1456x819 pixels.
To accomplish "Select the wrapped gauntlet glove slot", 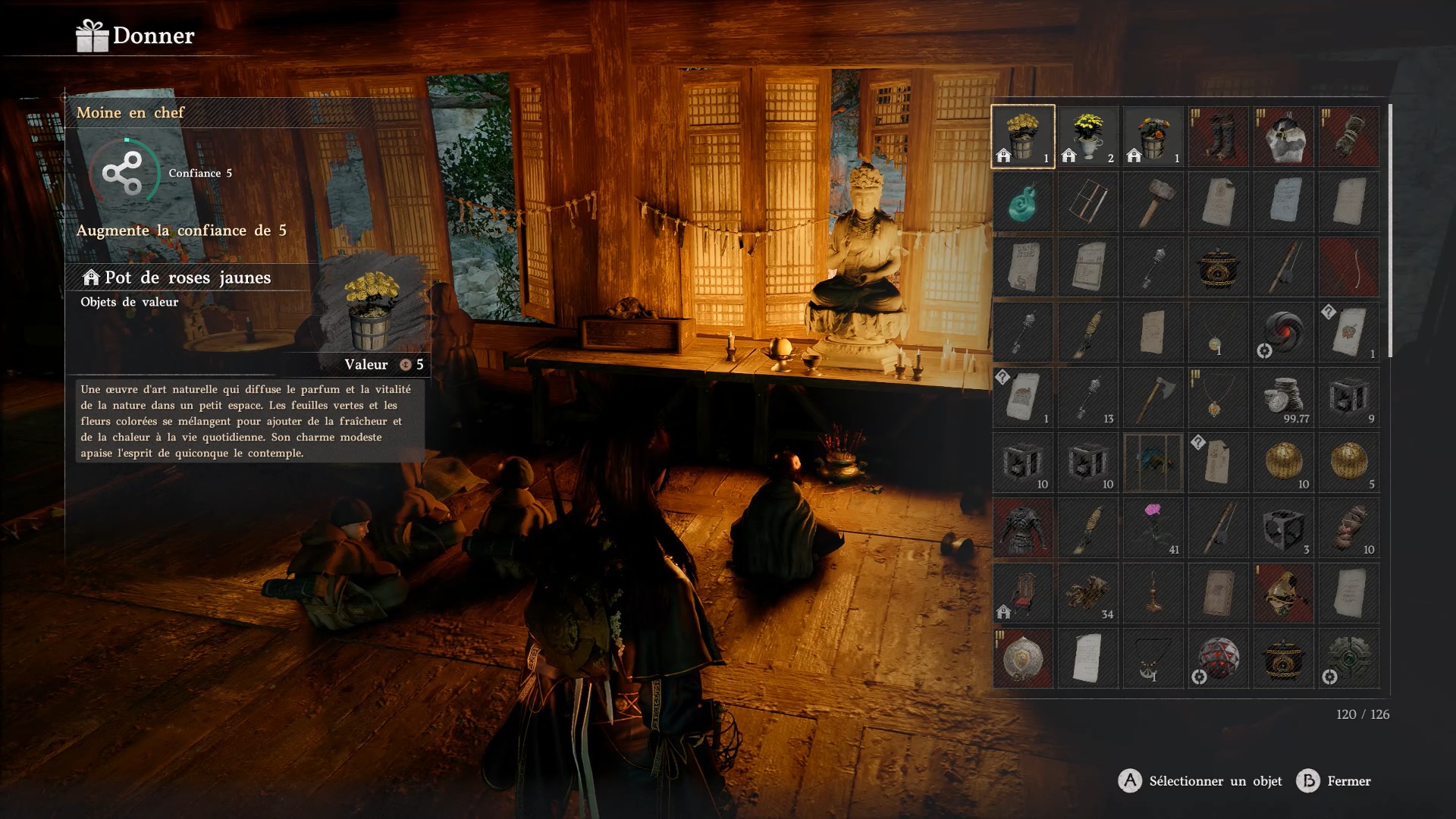I will tap(1349, 136).
